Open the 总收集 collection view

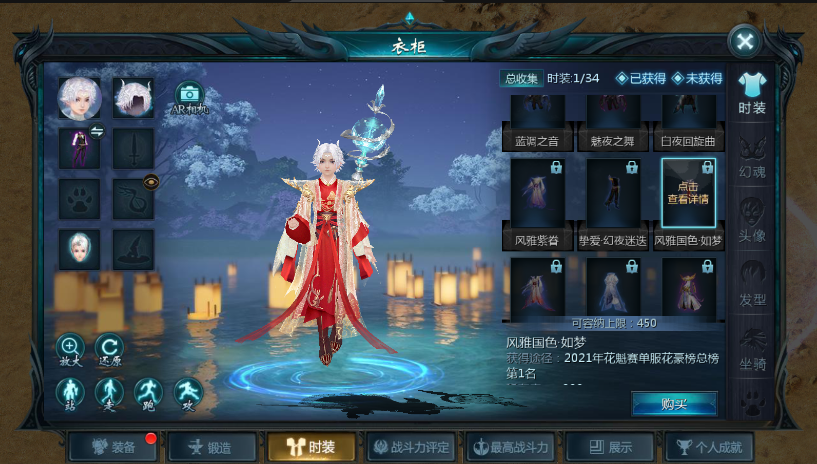point(521,78)
